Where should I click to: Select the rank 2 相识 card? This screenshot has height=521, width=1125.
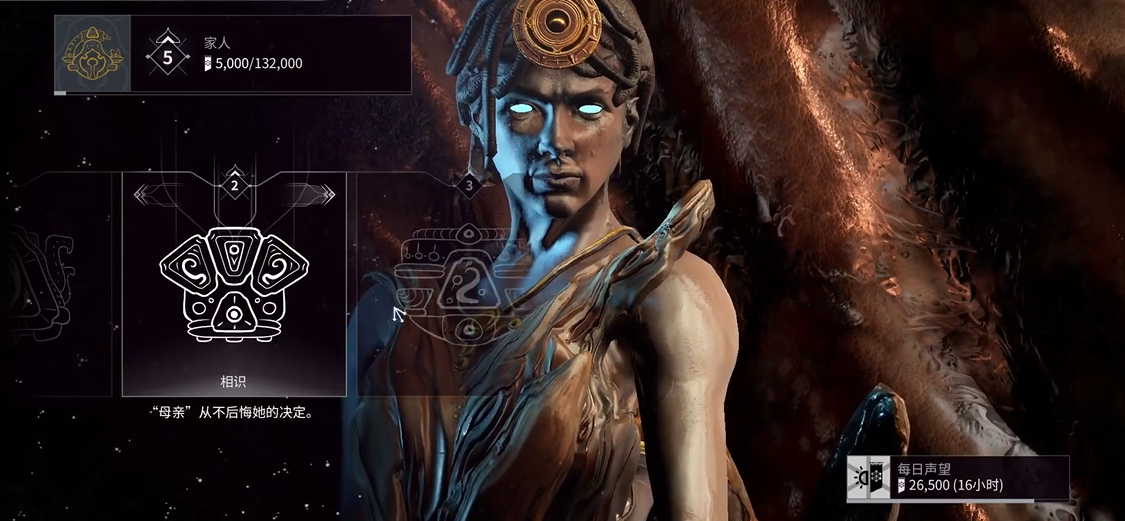(x=234, y=285)
